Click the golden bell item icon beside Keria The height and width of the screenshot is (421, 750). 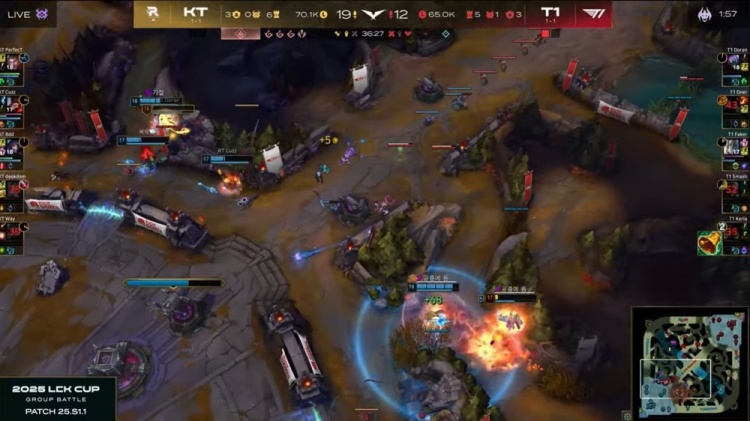click(x=709, y=242)
